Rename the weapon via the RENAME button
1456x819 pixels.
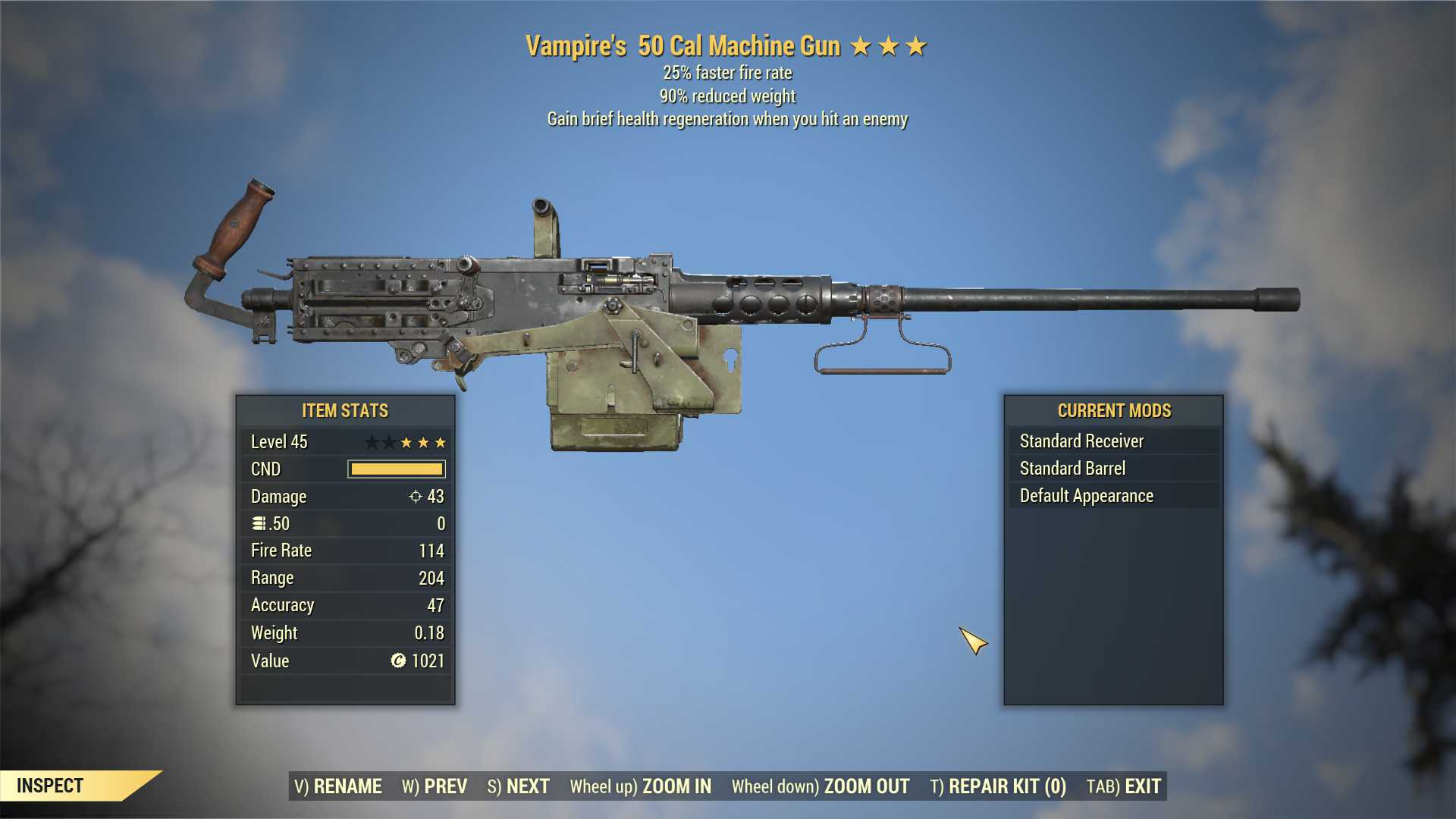coord(338,786)
